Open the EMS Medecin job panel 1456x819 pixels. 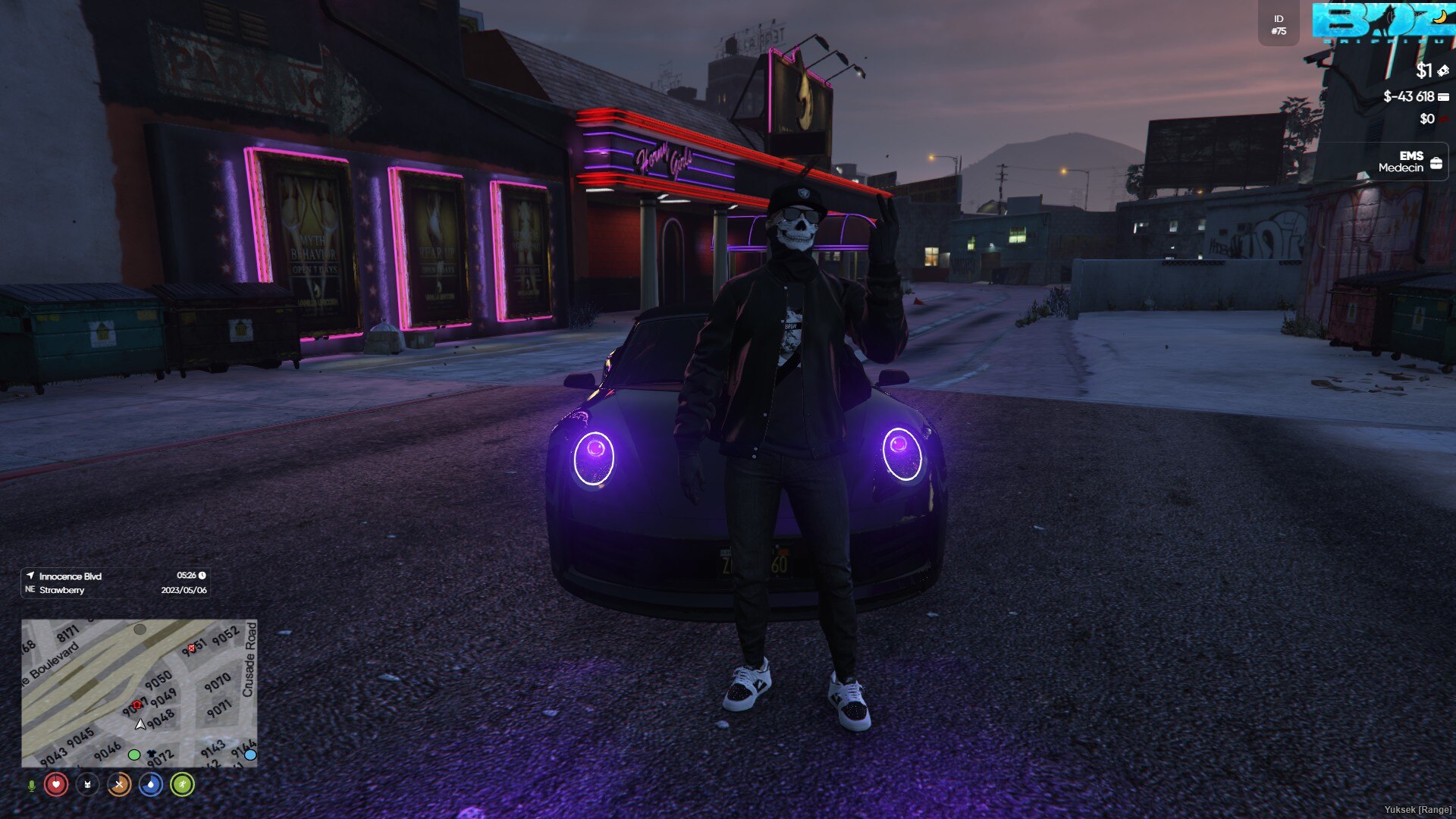tap(1410, 162)
